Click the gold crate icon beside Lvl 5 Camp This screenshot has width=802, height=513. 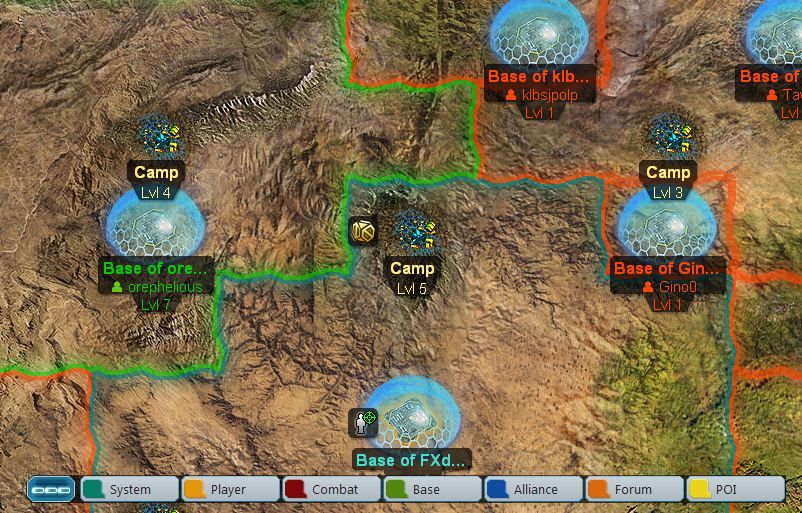363,231
